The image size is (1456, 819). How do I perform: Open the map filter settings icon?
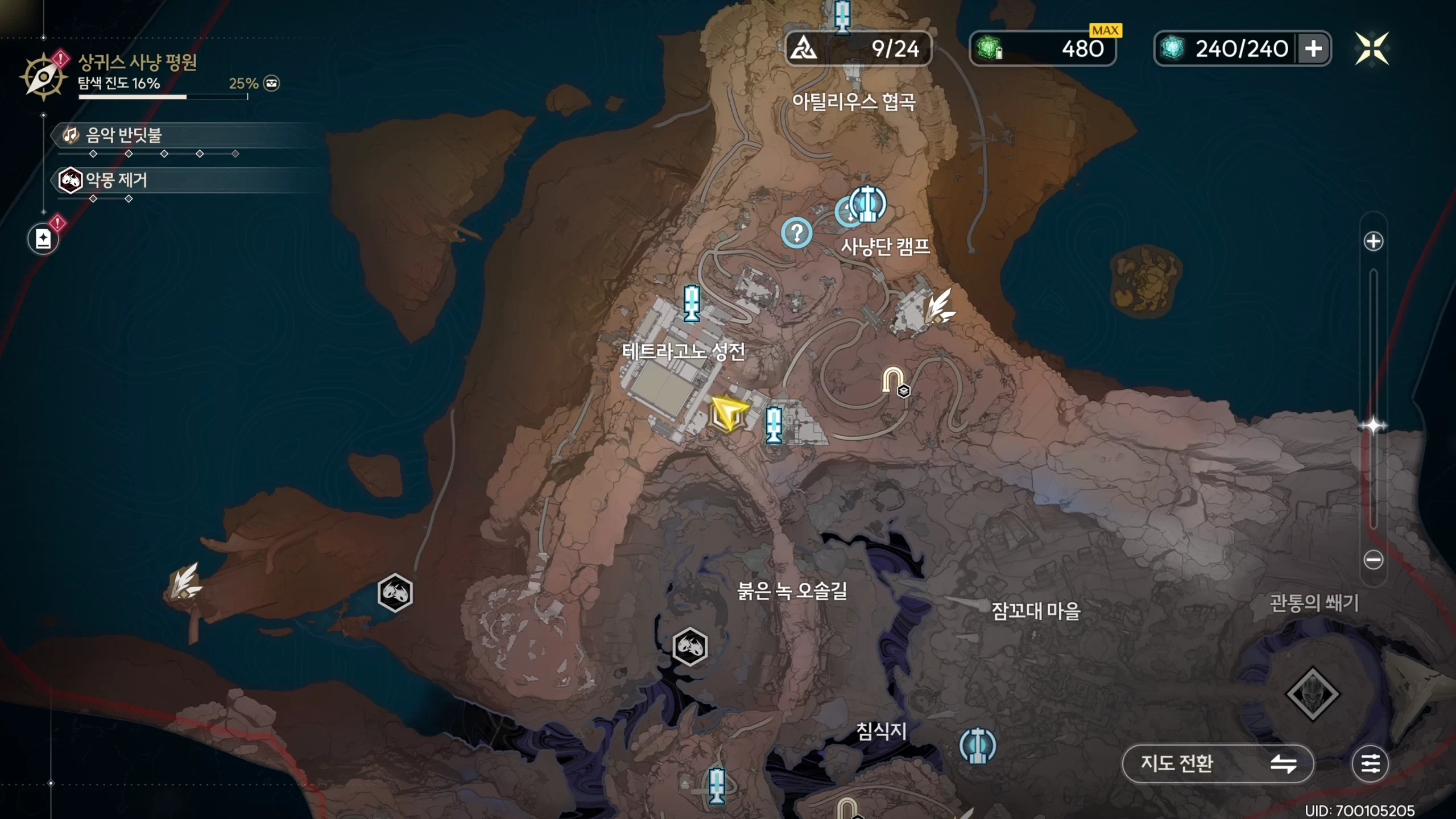(x=1370, y=763)
